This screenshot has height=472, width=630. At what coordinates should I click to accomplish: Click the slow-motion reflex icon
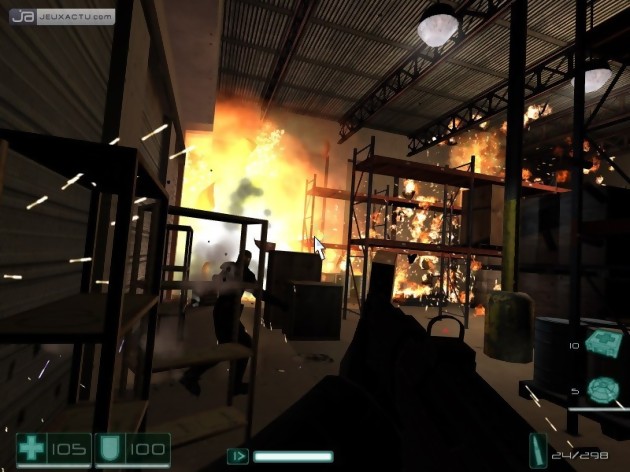(x=240, y=456)
